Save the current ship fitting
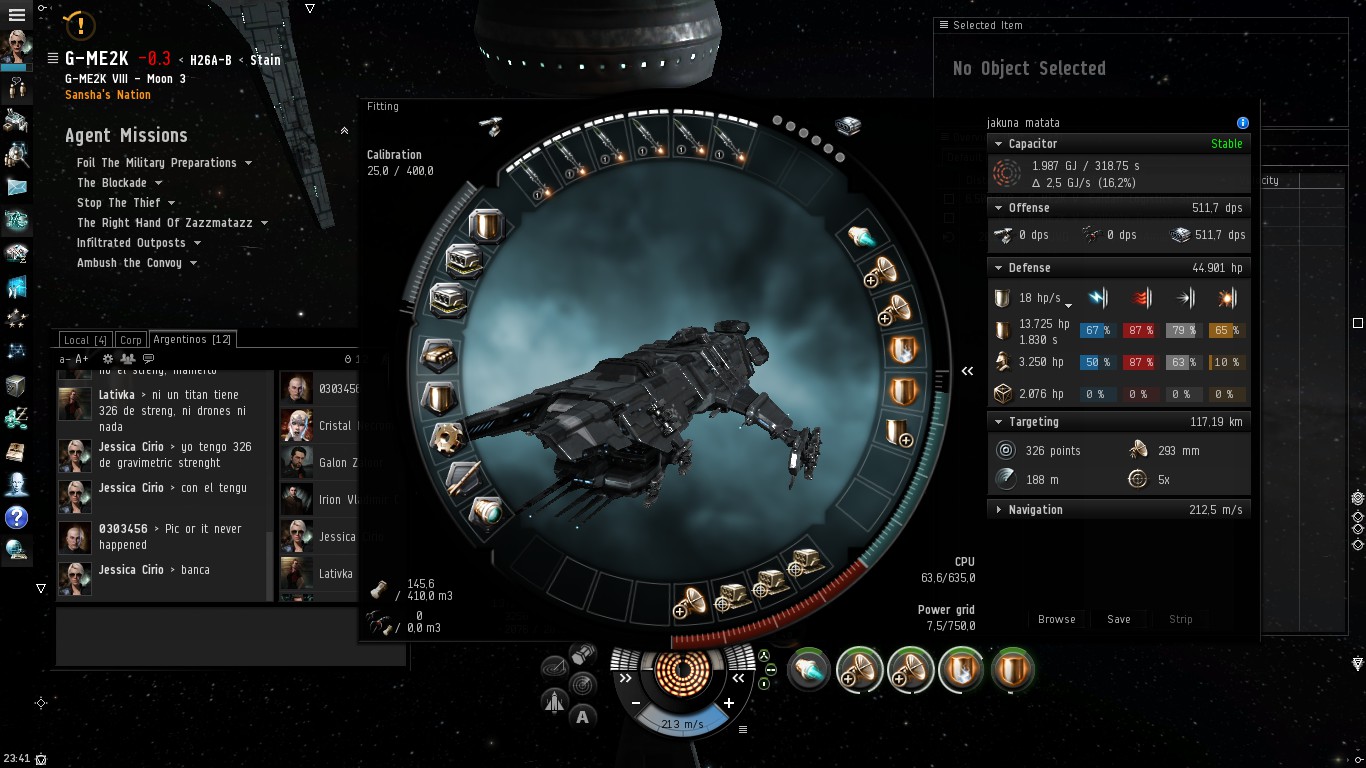The width and height of the screenshot is (1366, 768). pos(1118,619)
